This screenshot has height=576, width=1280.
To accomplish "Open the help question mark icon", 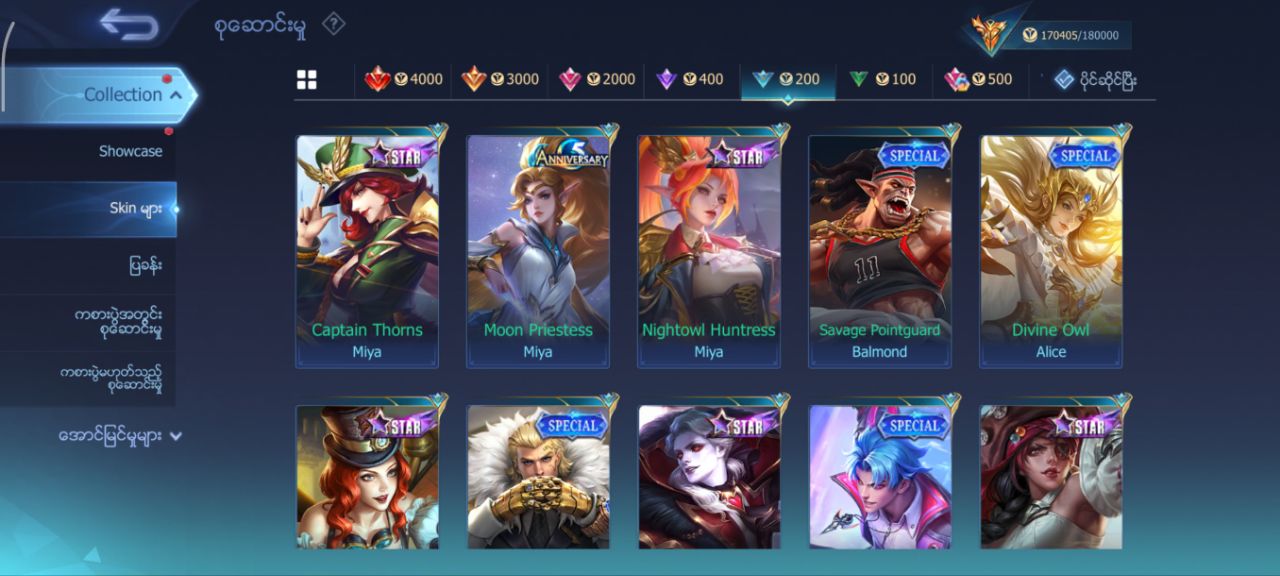I will (334, 24).
